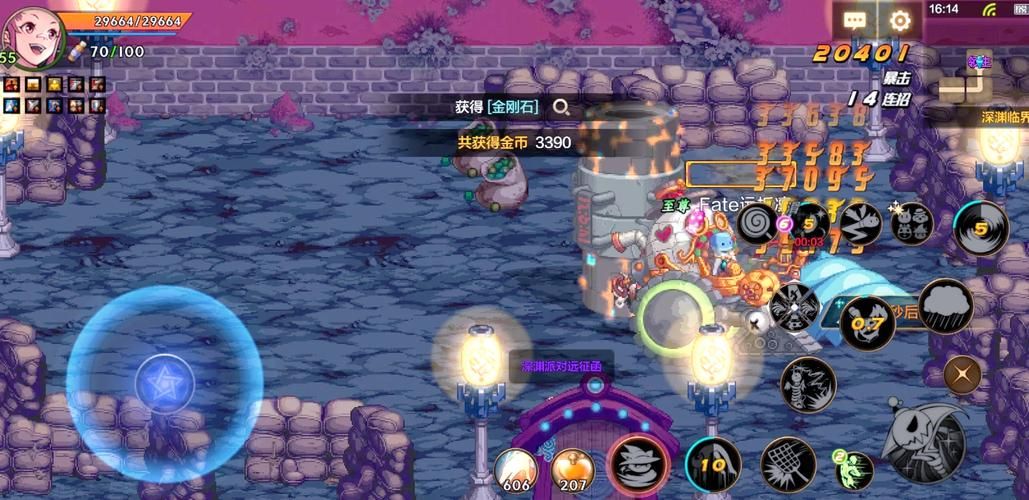Open the chat speech bubble button
Image resolution: width=1029 pixels, height=500 pixels.
coord(855,20)
